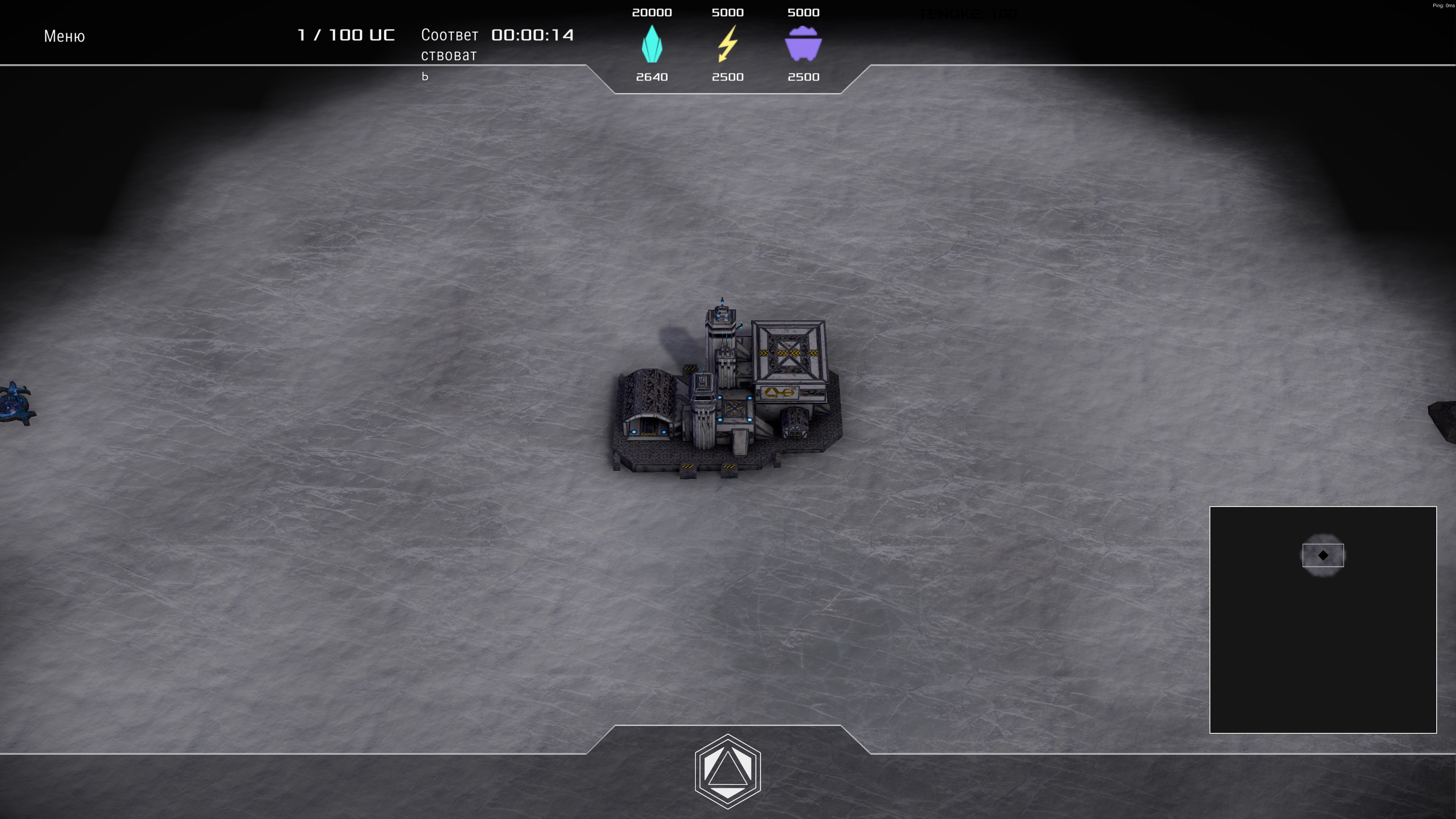The image size is (1456, 819).
Task: Select the cyan crystal resource icon
Action: (652, 44)
